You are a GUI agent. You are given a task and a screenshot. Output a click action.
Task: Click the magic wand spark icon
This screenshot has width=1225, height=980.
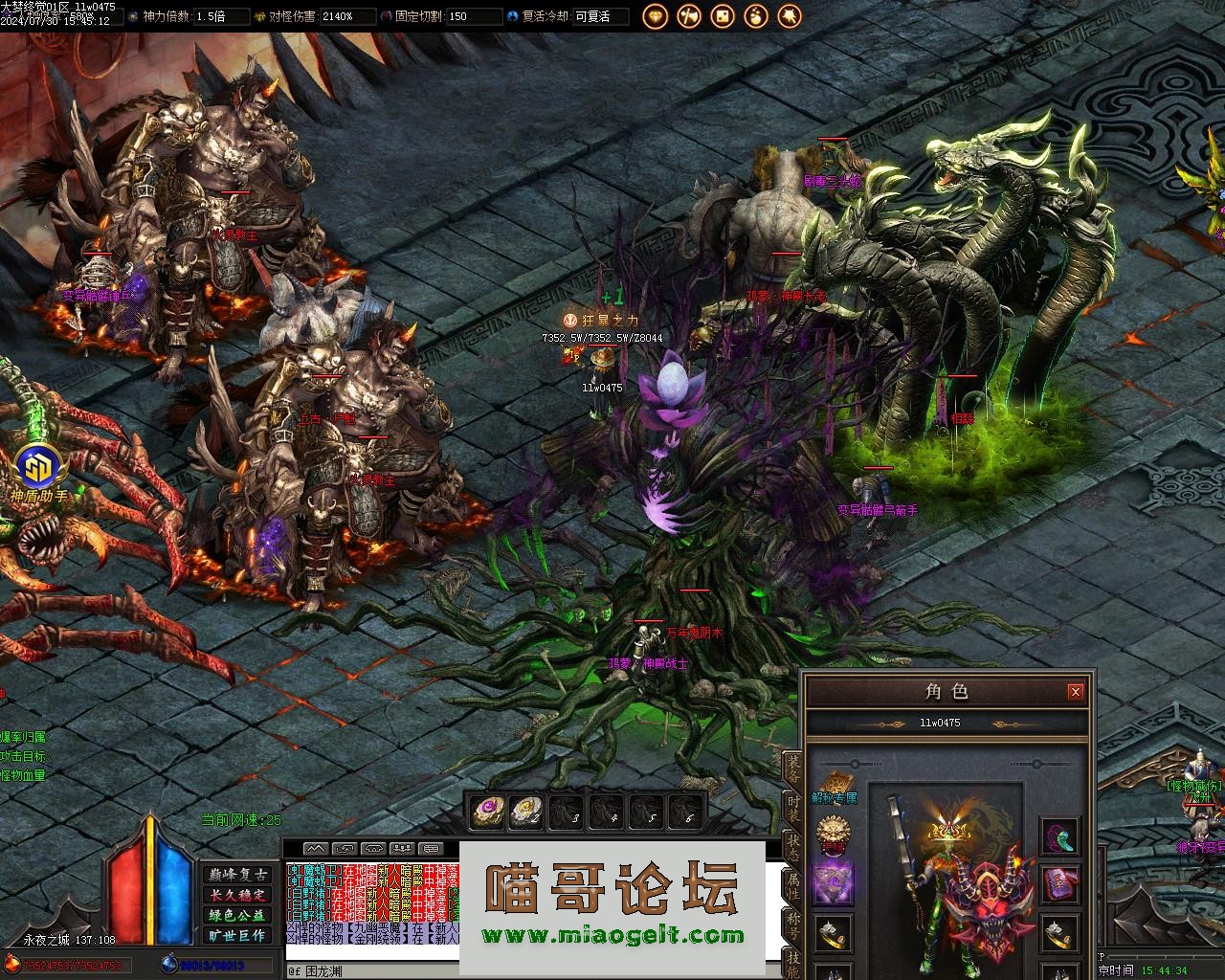(789, 15)
